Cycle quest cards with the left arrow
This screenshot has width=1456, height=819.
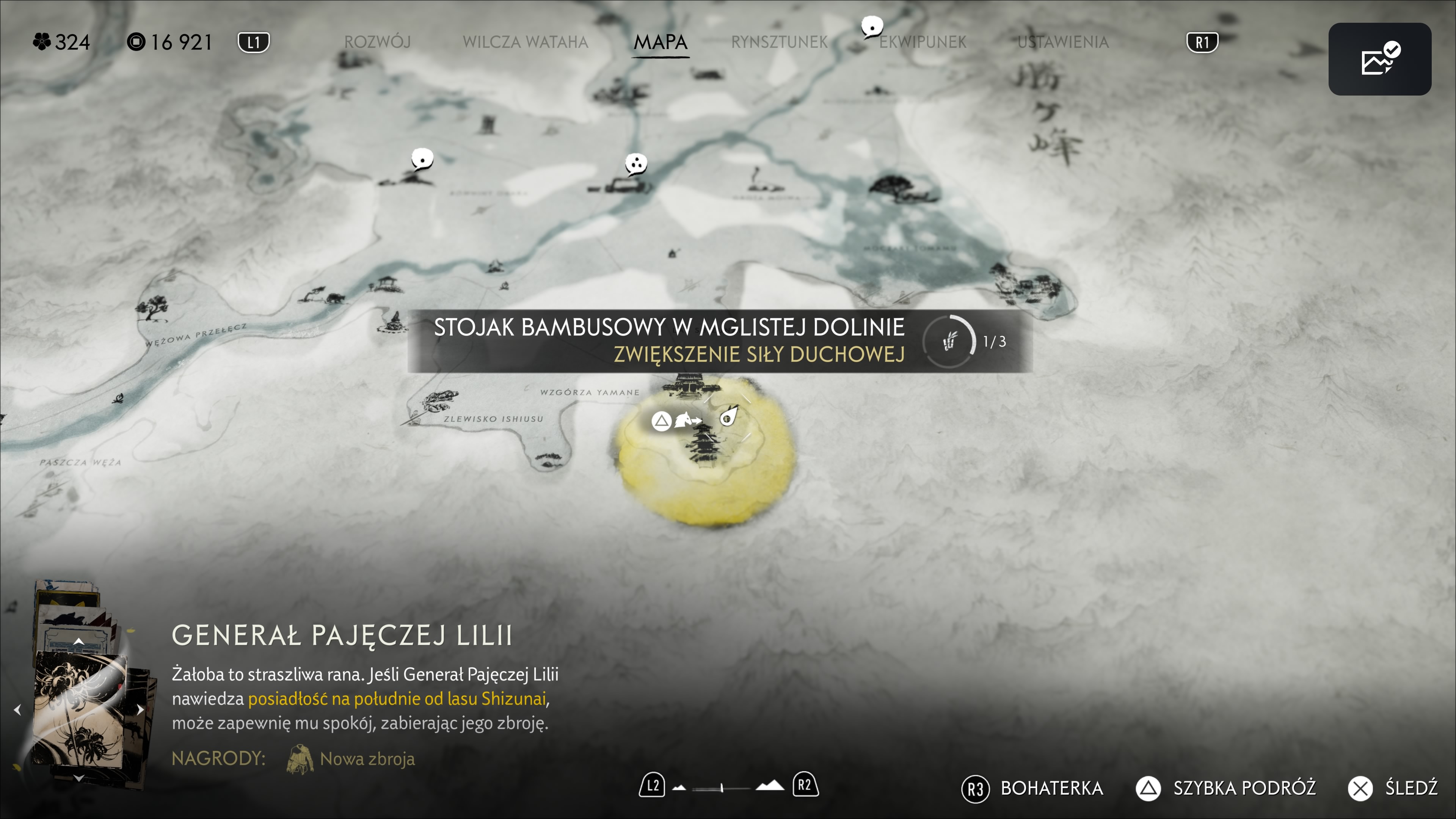point(17,709)
